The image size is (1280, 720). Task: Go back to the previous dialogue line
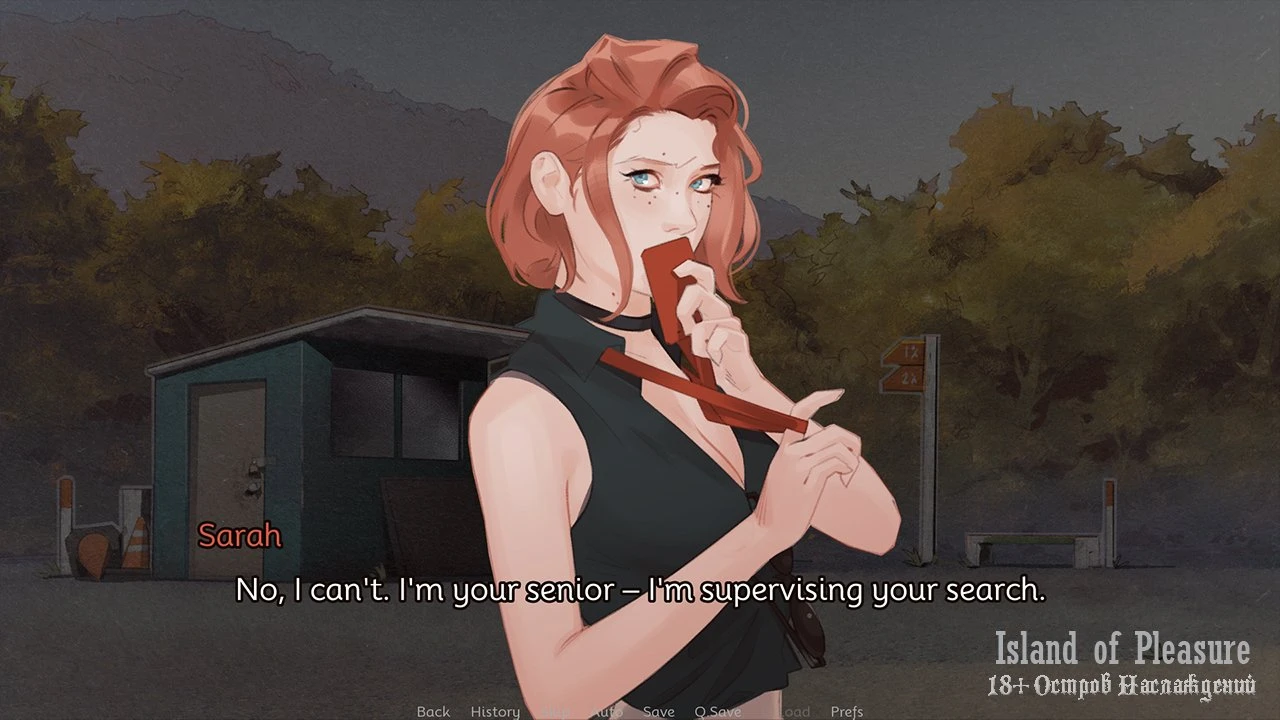pyautogui.click(x=433, y=711)
